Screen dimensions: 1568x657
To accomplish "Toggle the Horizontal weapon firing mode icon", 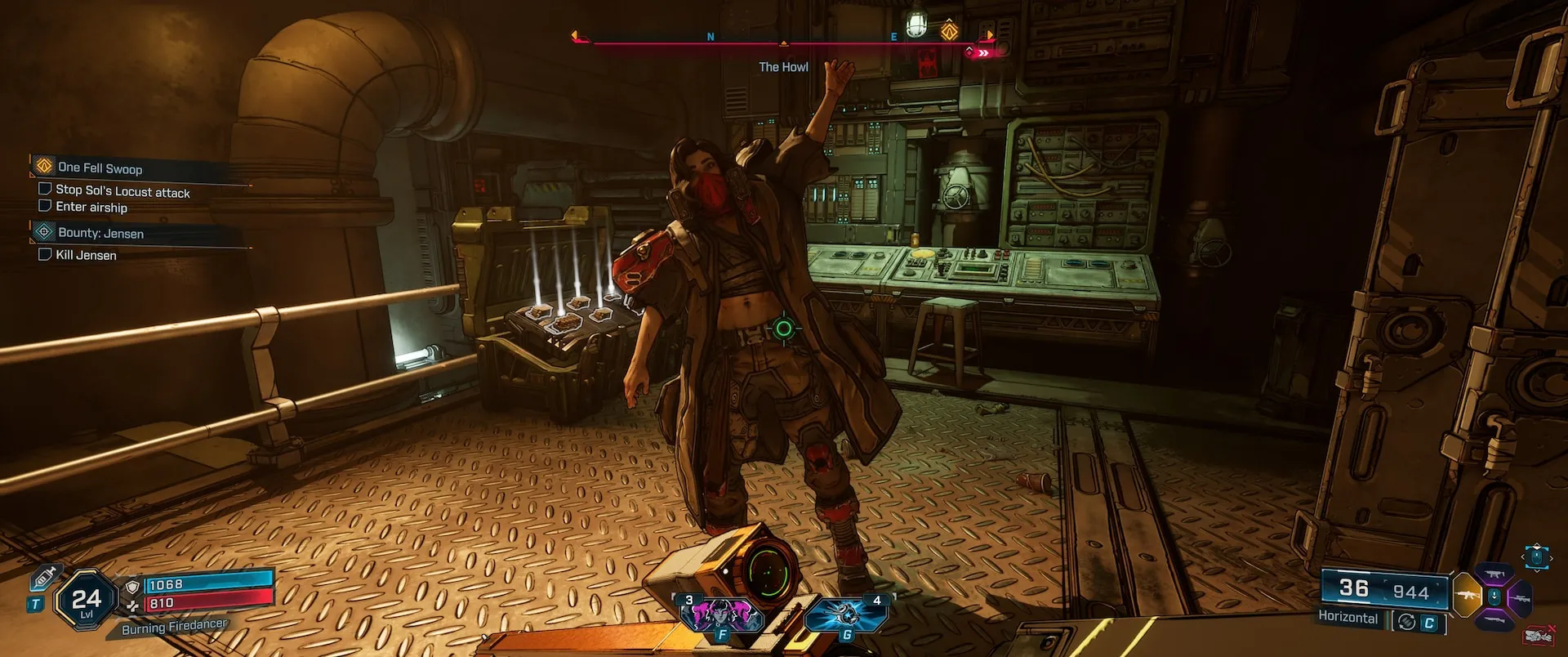I will click(1406, 622).
